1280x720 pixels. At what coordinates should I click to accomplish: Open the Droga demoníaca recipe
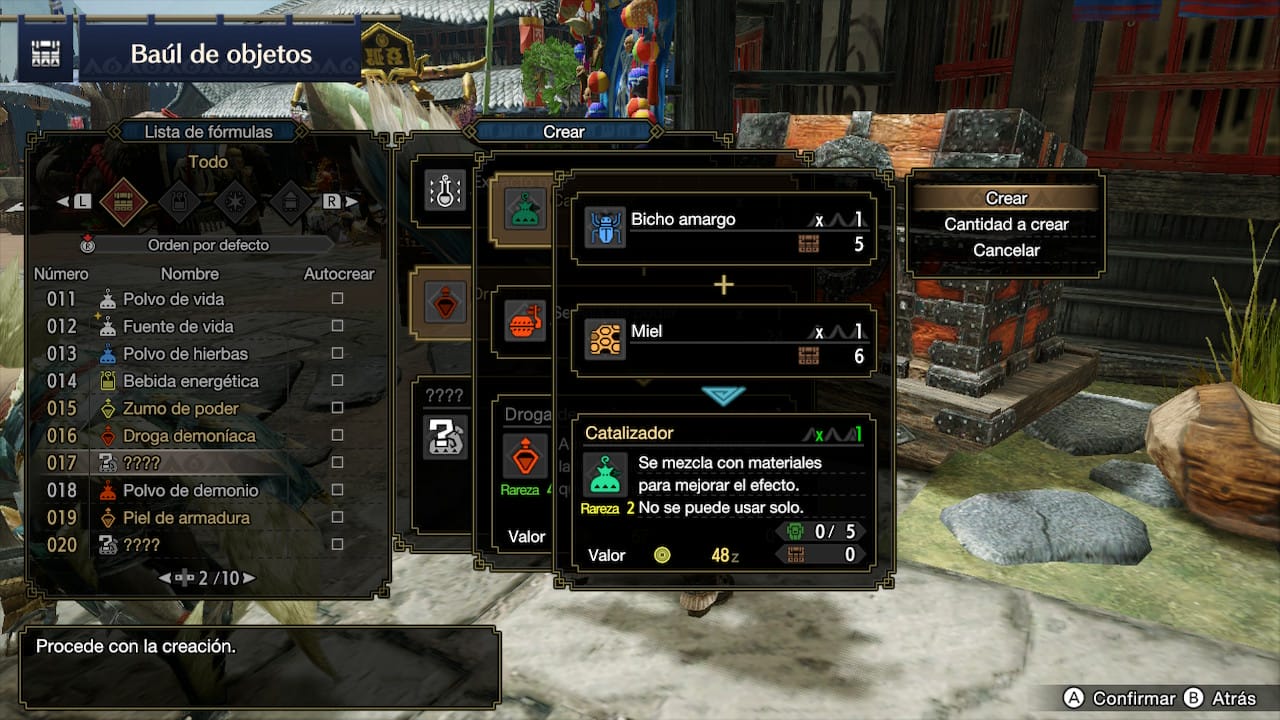(189, 436)
